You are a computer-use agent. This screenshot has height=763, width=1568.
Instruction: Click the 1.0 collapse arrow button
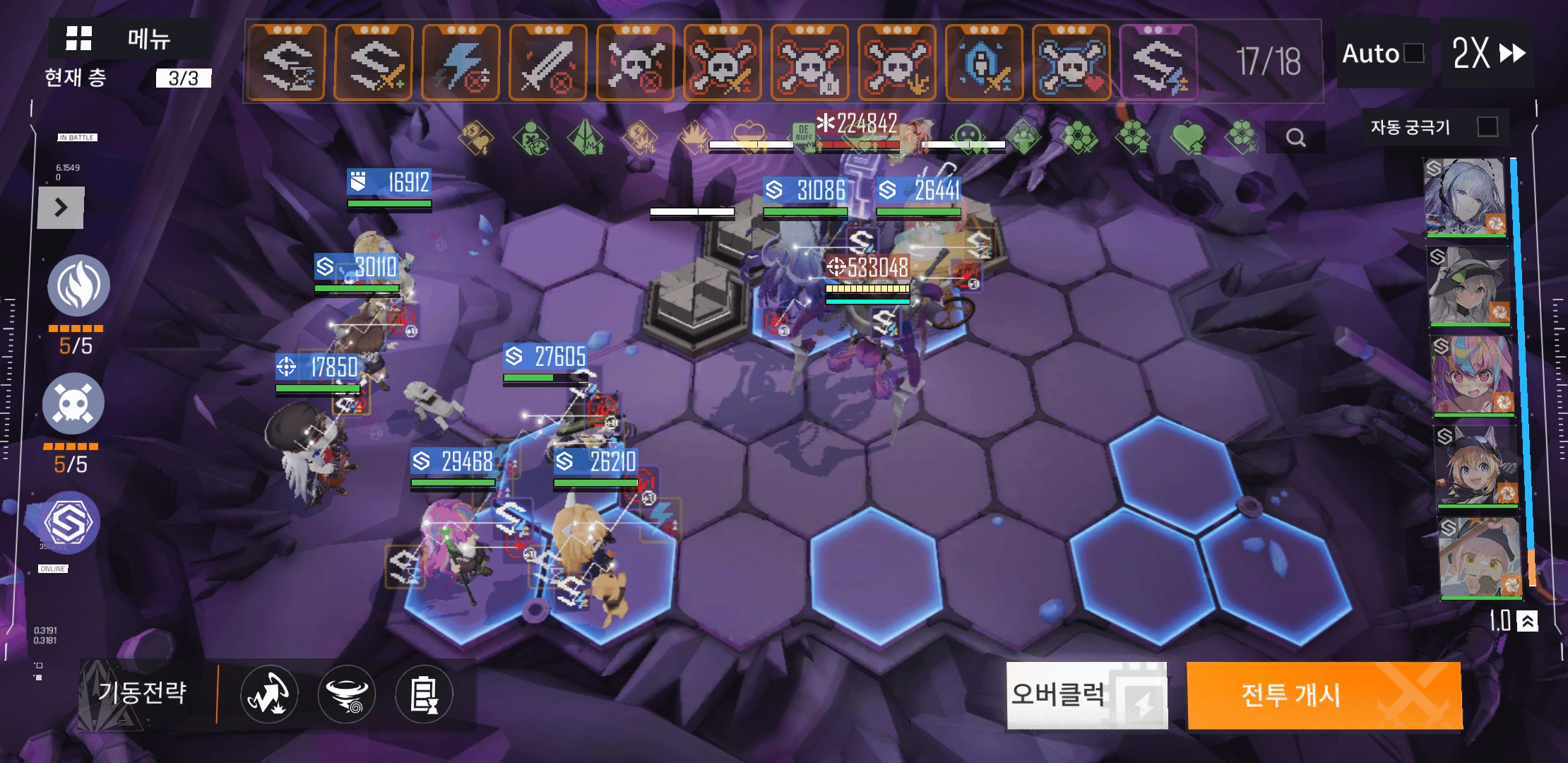(x=1527, y=621)
